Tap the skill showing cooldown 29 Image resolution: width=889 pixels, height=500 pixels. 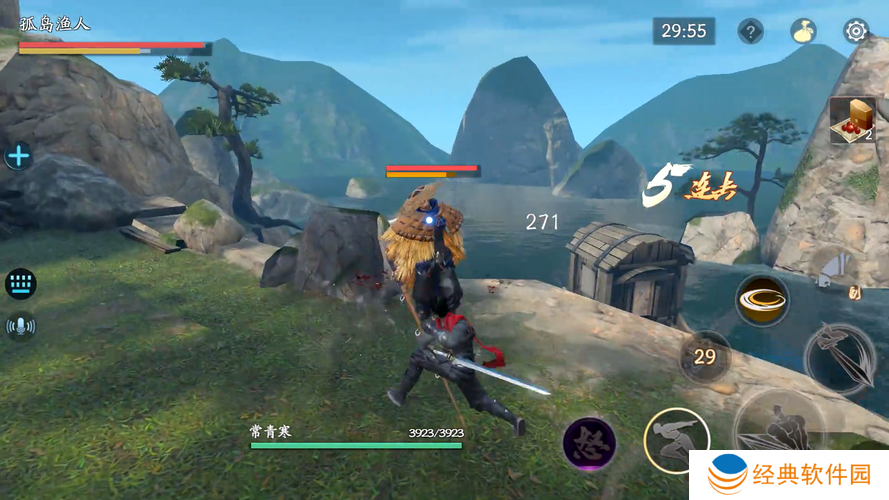pyautogui.click(x=705, y=357)
